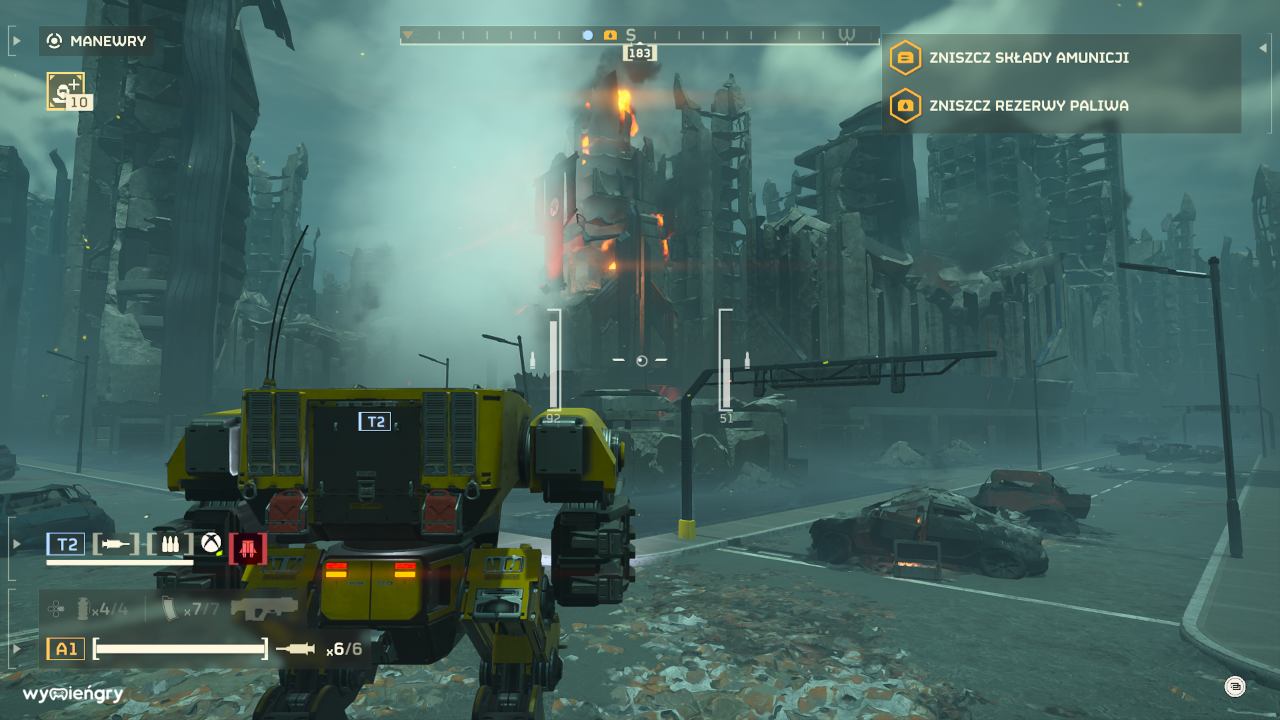Click the compass bar heading strip

640,36
